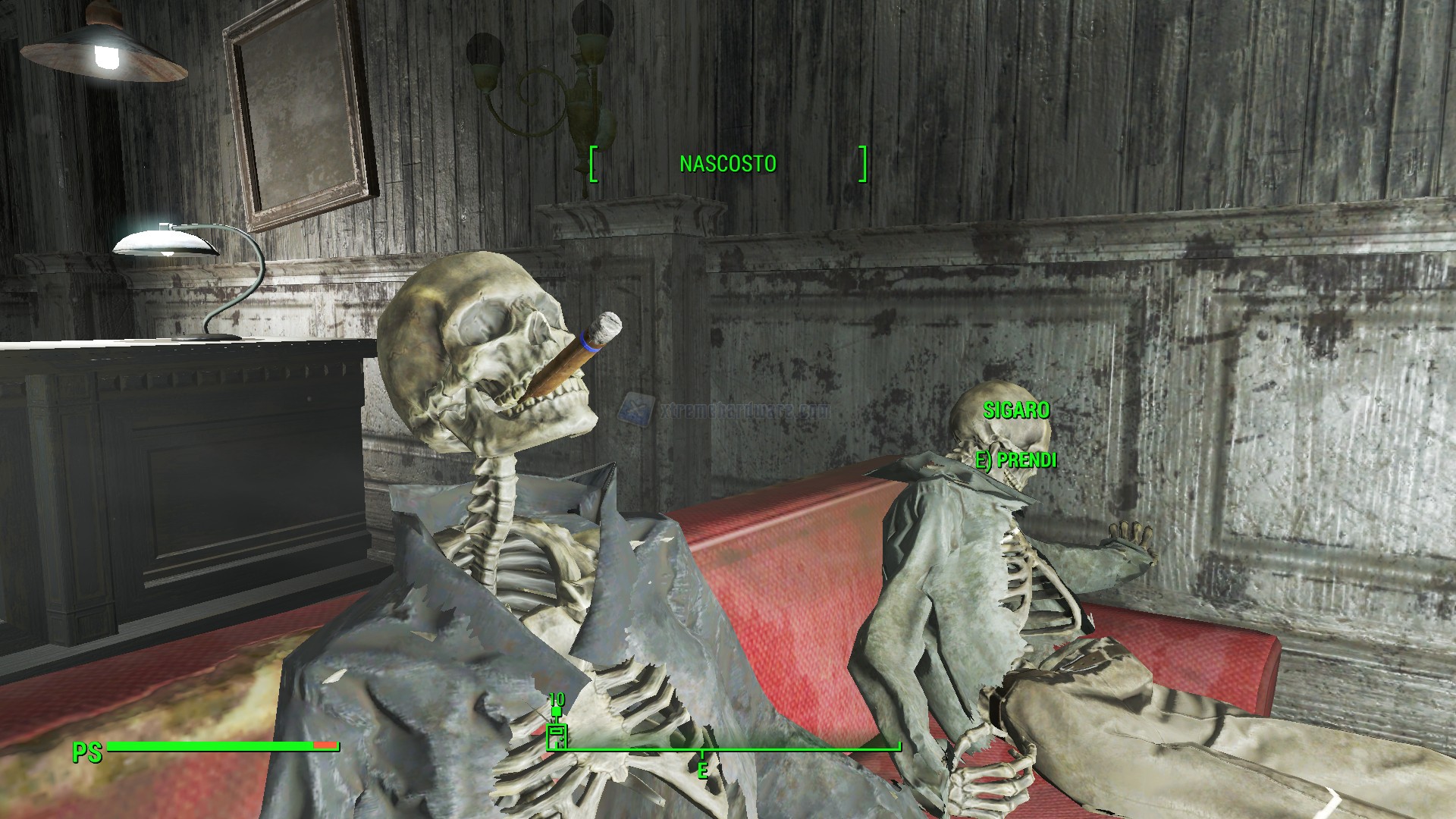
Task: Click the location marker icon on the compass
Action: pyautogui.click(x=557, y=735)
